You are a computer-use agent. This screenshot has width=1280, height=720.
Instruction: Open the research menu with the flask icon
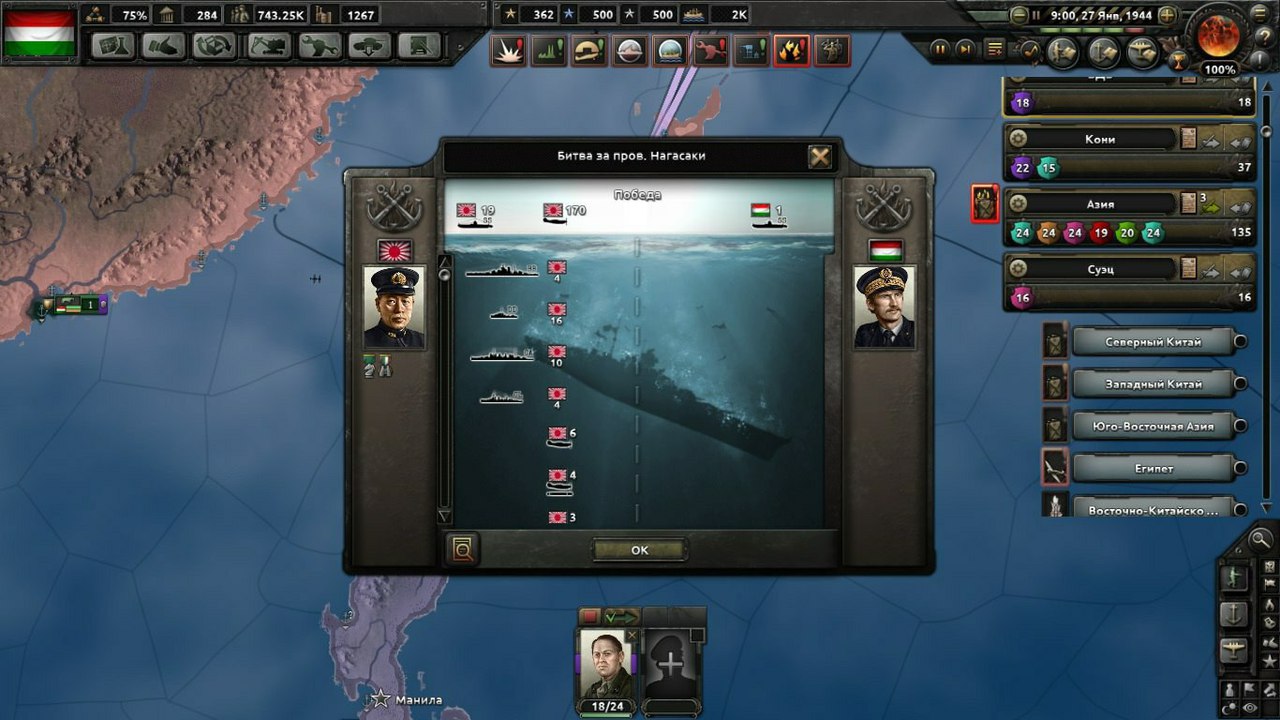113,47
